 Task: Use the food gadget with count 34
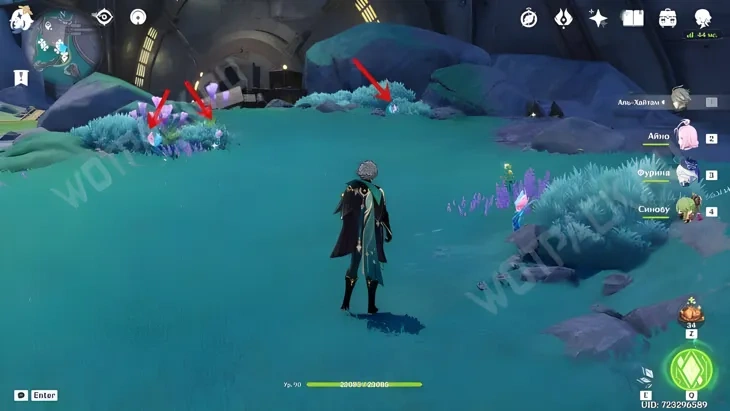point(689,312)
